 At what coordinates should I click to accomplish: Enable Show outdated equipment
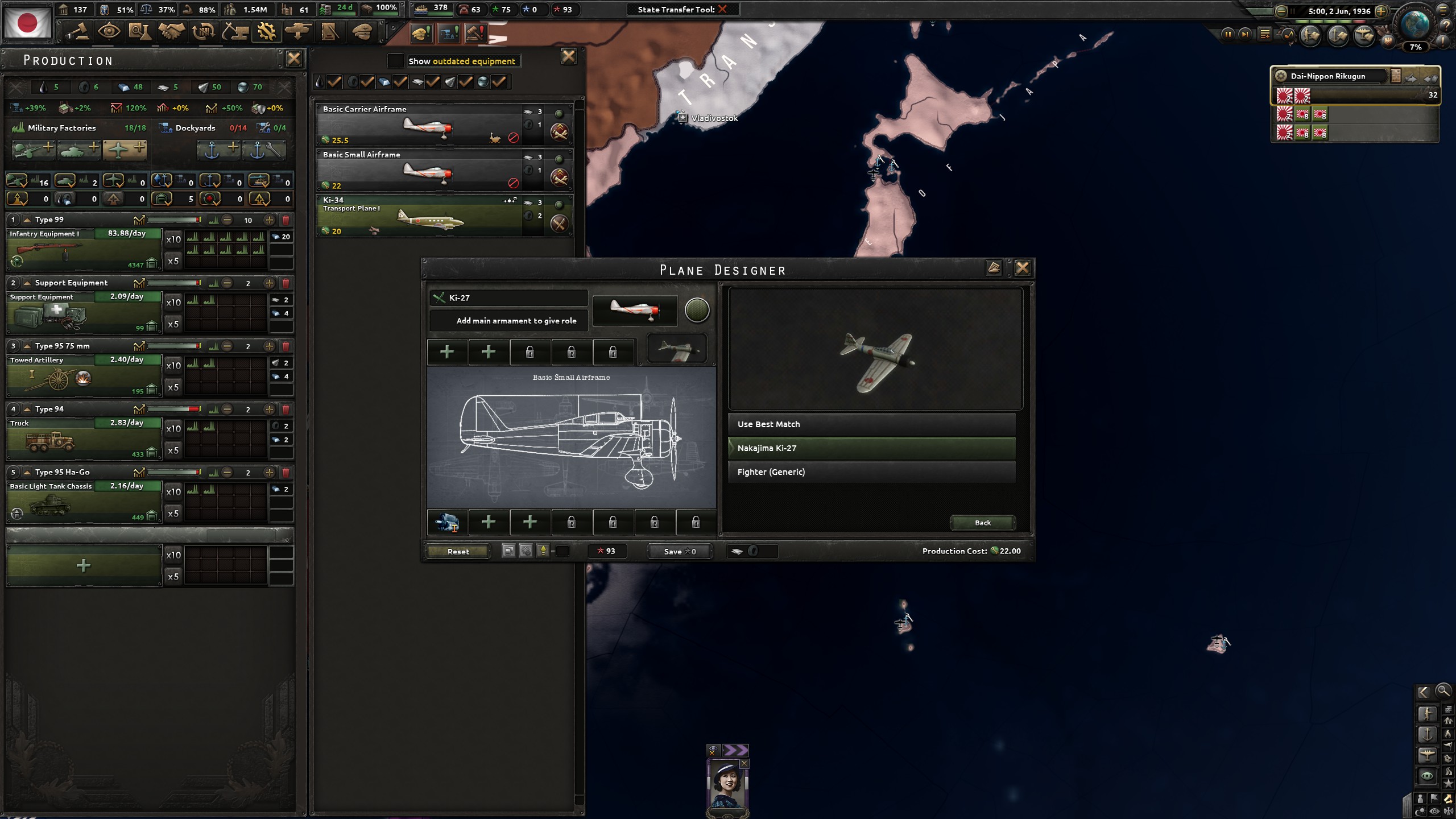tap(395, 60)
